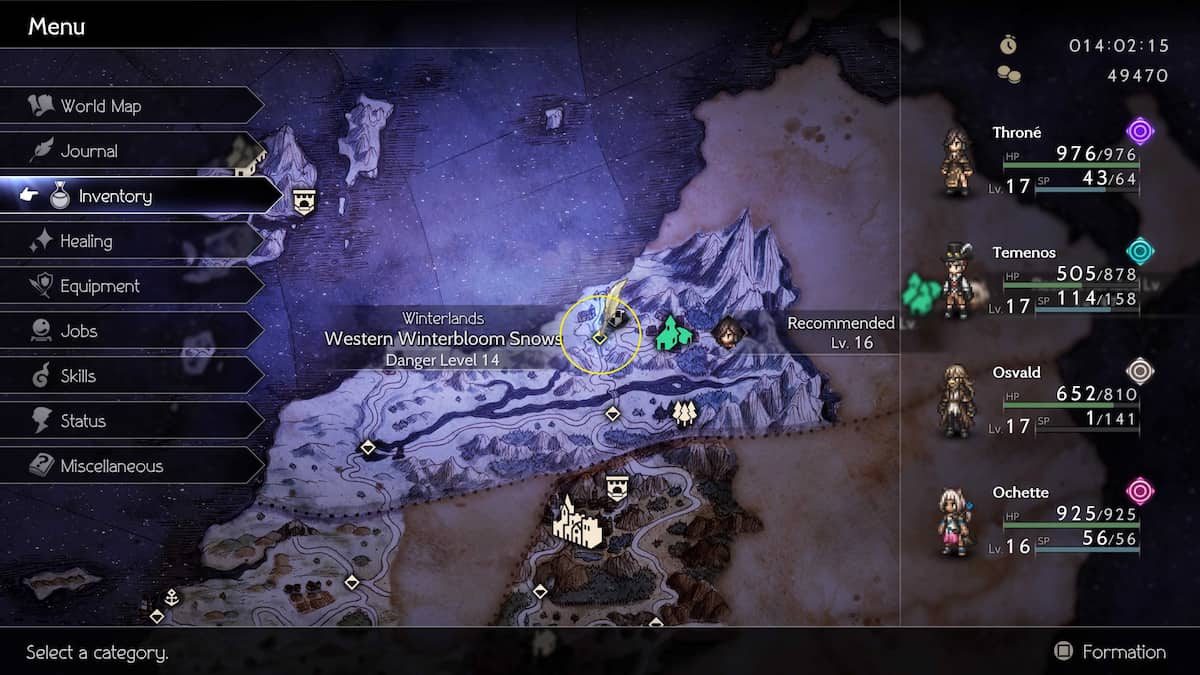Click the Western Winterbloom Snows map marker

pos(599,338)
